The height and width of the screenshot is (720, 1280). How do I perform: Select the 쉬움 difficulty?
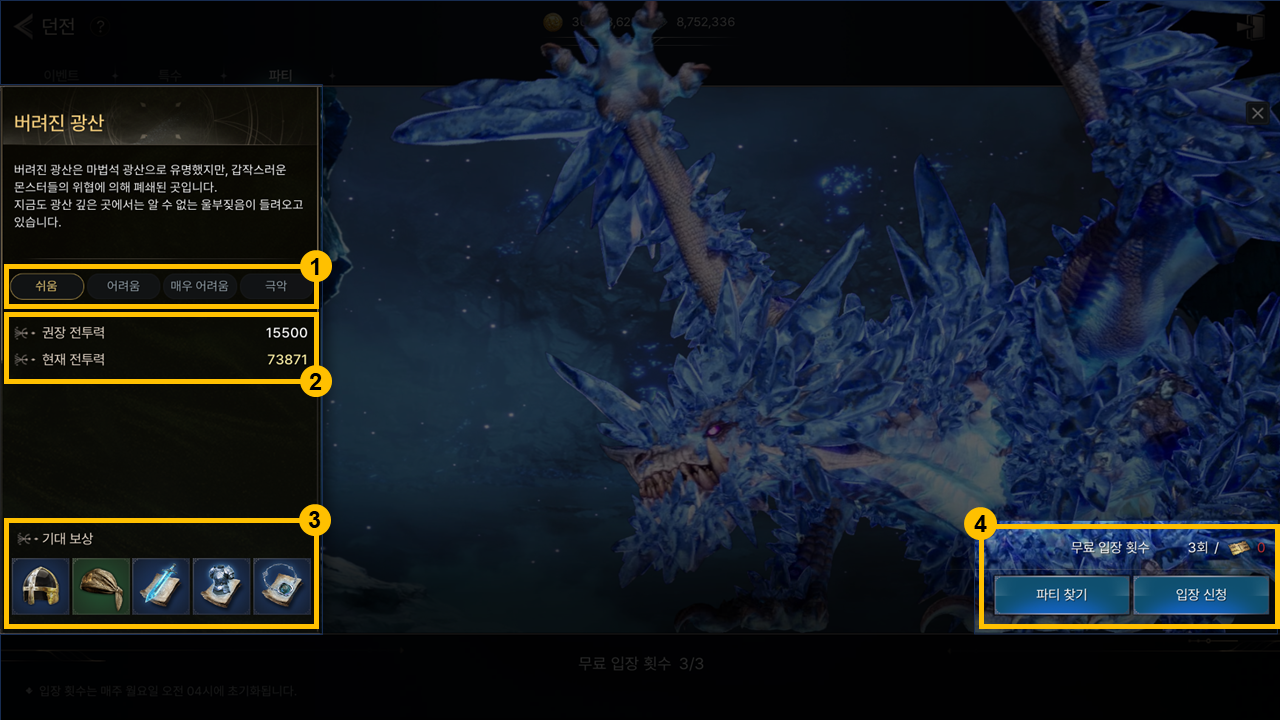[47, 287]
